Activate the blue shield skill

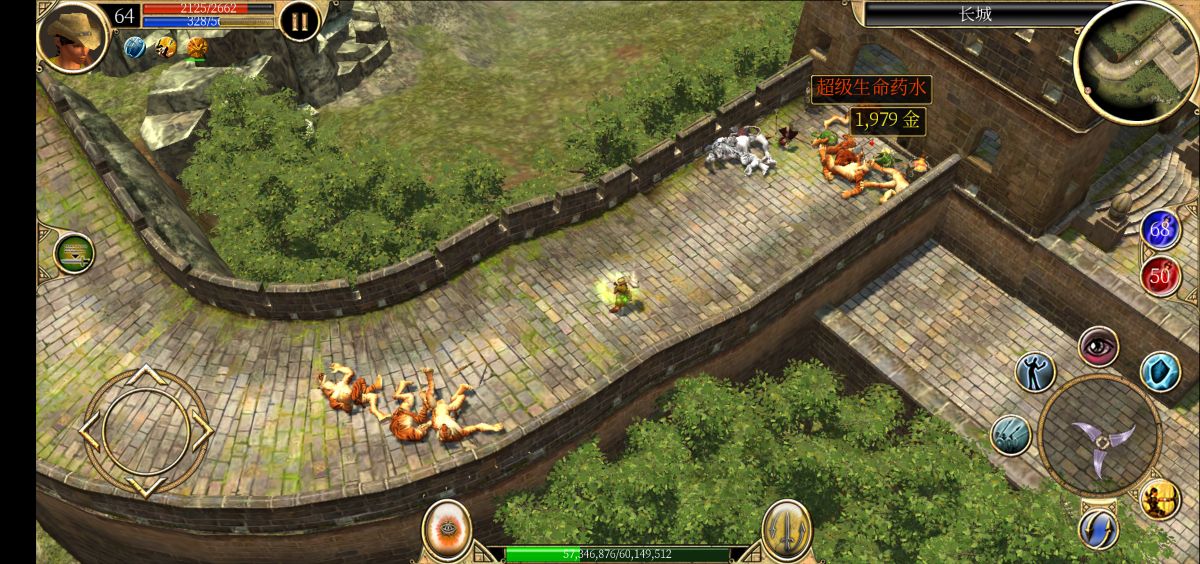[x=1160, y=372]
